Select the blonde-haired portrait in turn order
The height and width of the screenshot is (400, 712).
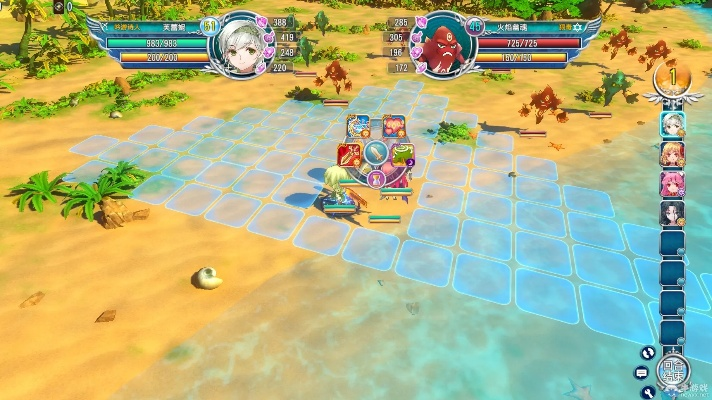pos(672,154)
